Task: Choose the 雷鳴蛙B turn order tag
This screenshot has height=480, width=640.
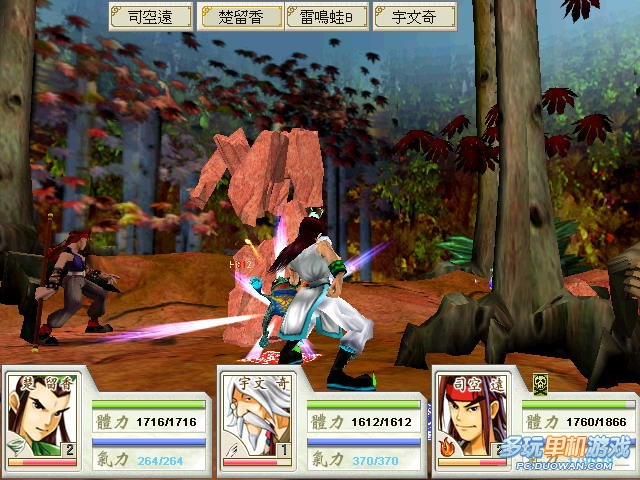Action: point(327,16)
